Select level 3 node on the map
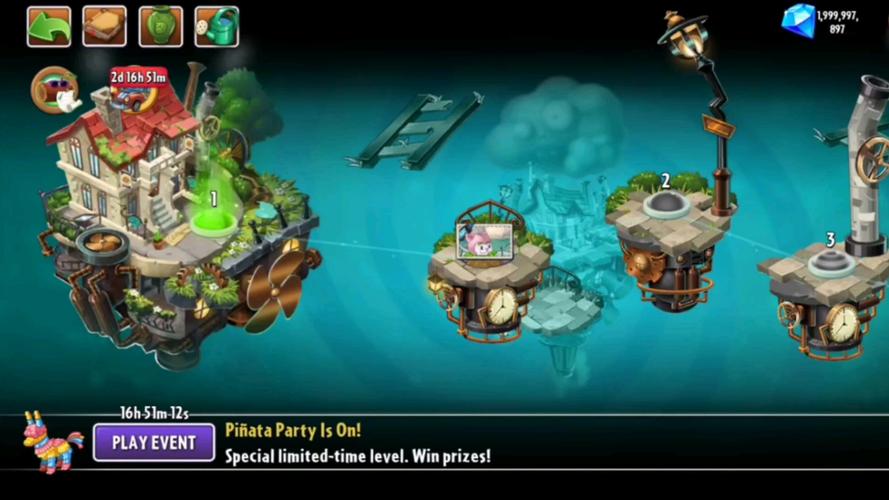Image resolution: width=889 pixels, height=500 pixels. pos(830,263)
